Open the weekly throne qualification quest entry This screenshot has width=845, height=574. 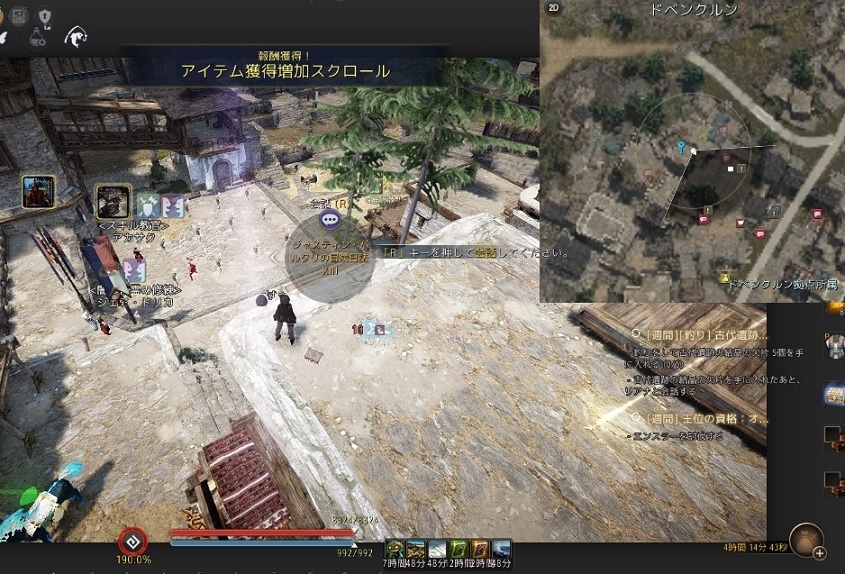(x=706, y=418)
